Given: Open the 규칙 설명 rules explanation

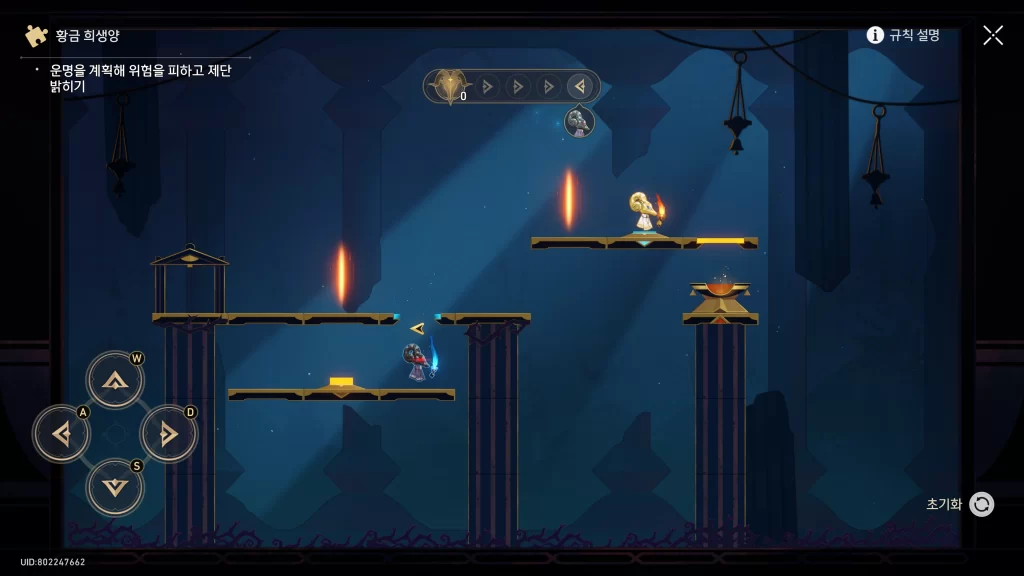Looking at the screenshot, I should [x=903, y=35].
